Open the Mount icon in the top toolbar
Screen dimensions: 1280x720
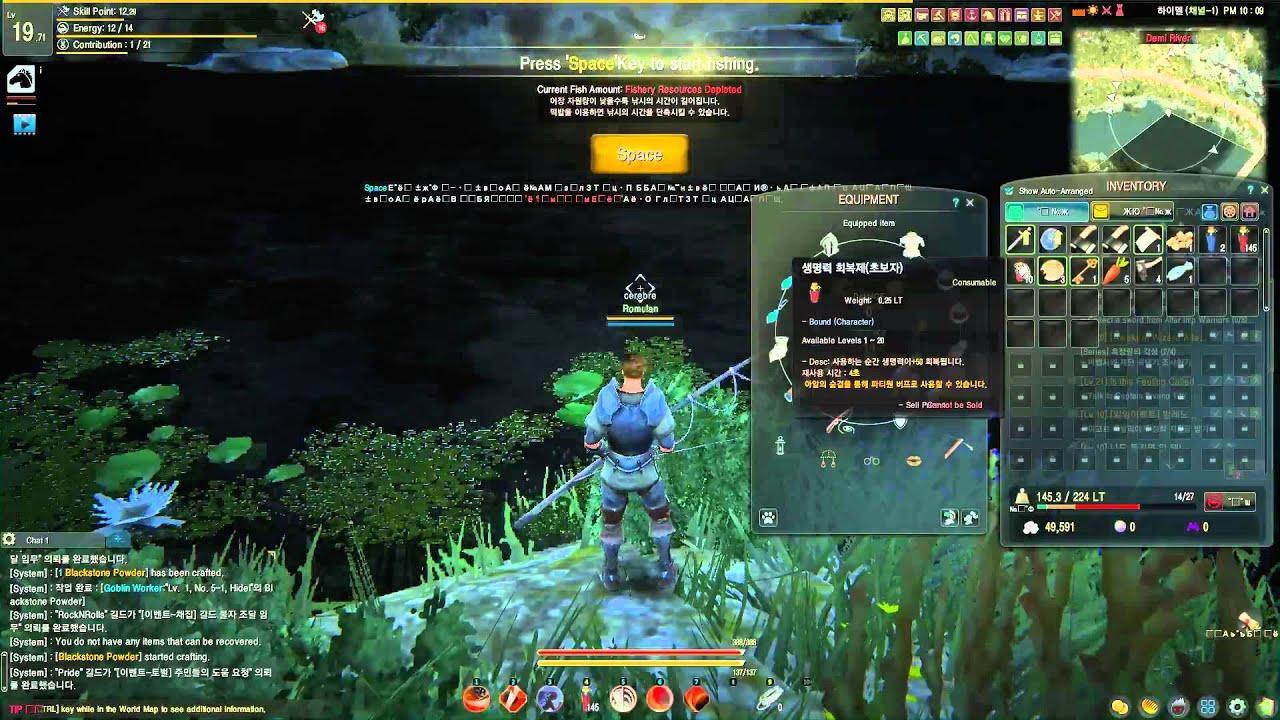pos(989,15)
